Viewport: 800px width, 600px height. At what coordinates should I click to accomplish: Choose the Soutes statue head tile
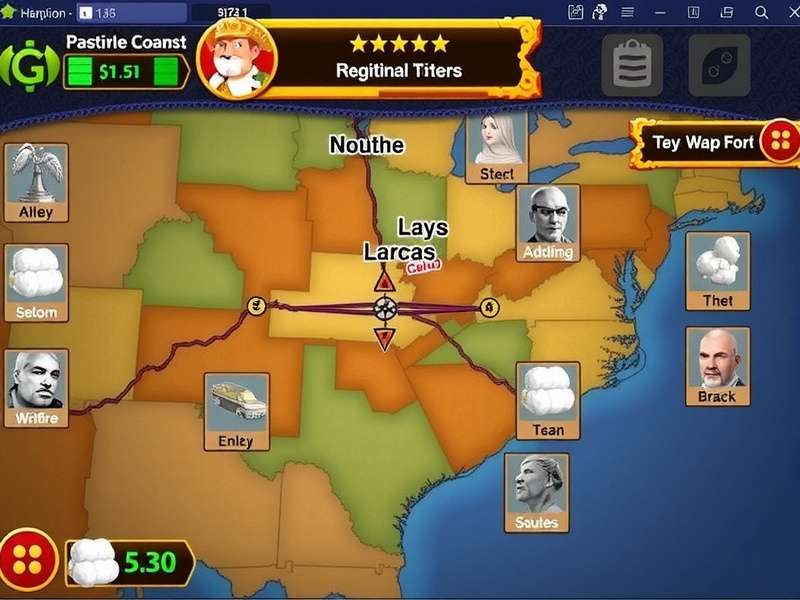537,492
